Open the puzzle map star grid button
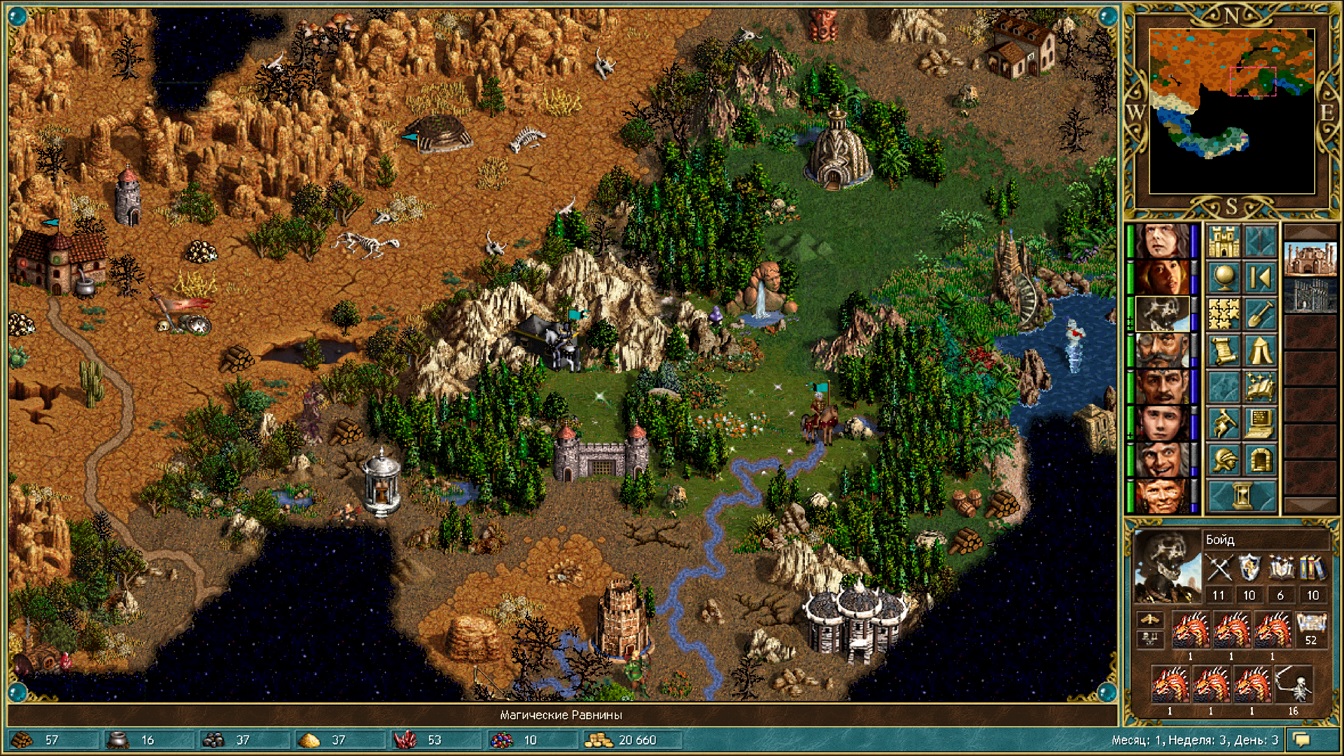The width and height of the screenshot is (1344, 756). [1223, 314]
